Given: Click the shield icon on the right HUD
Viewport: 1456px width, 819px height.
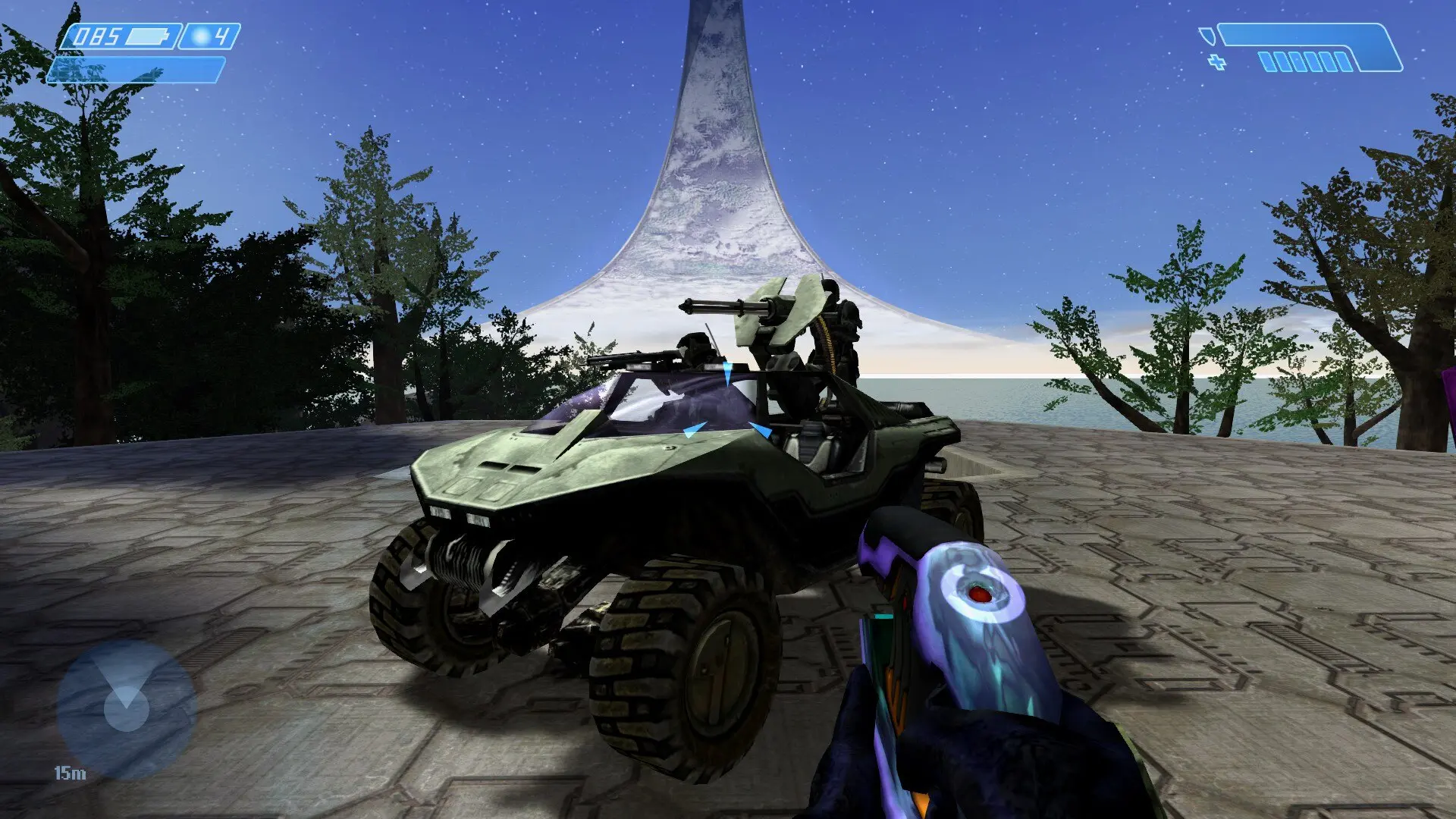Looking at the screenshot, I should point(1209,36).
